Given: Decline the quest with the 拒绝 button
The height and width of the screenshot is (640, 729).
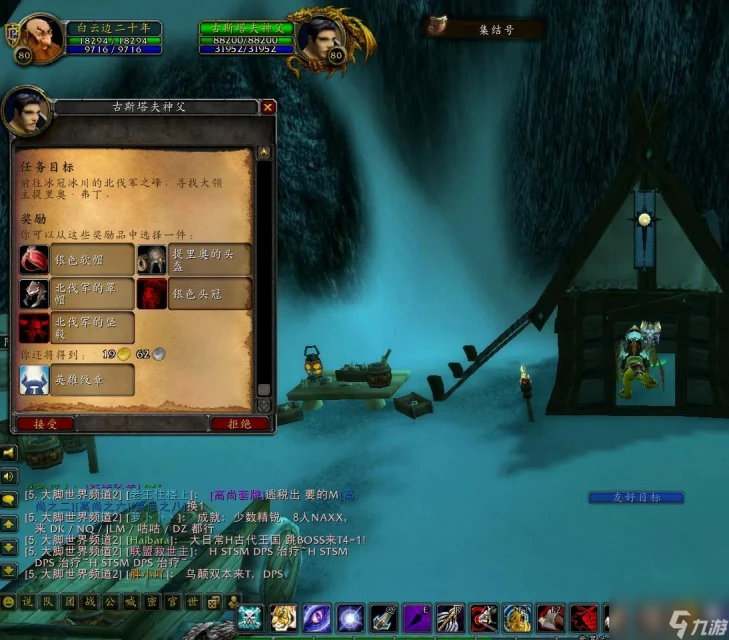Looking at the screenshot, I should click(240, 423).
